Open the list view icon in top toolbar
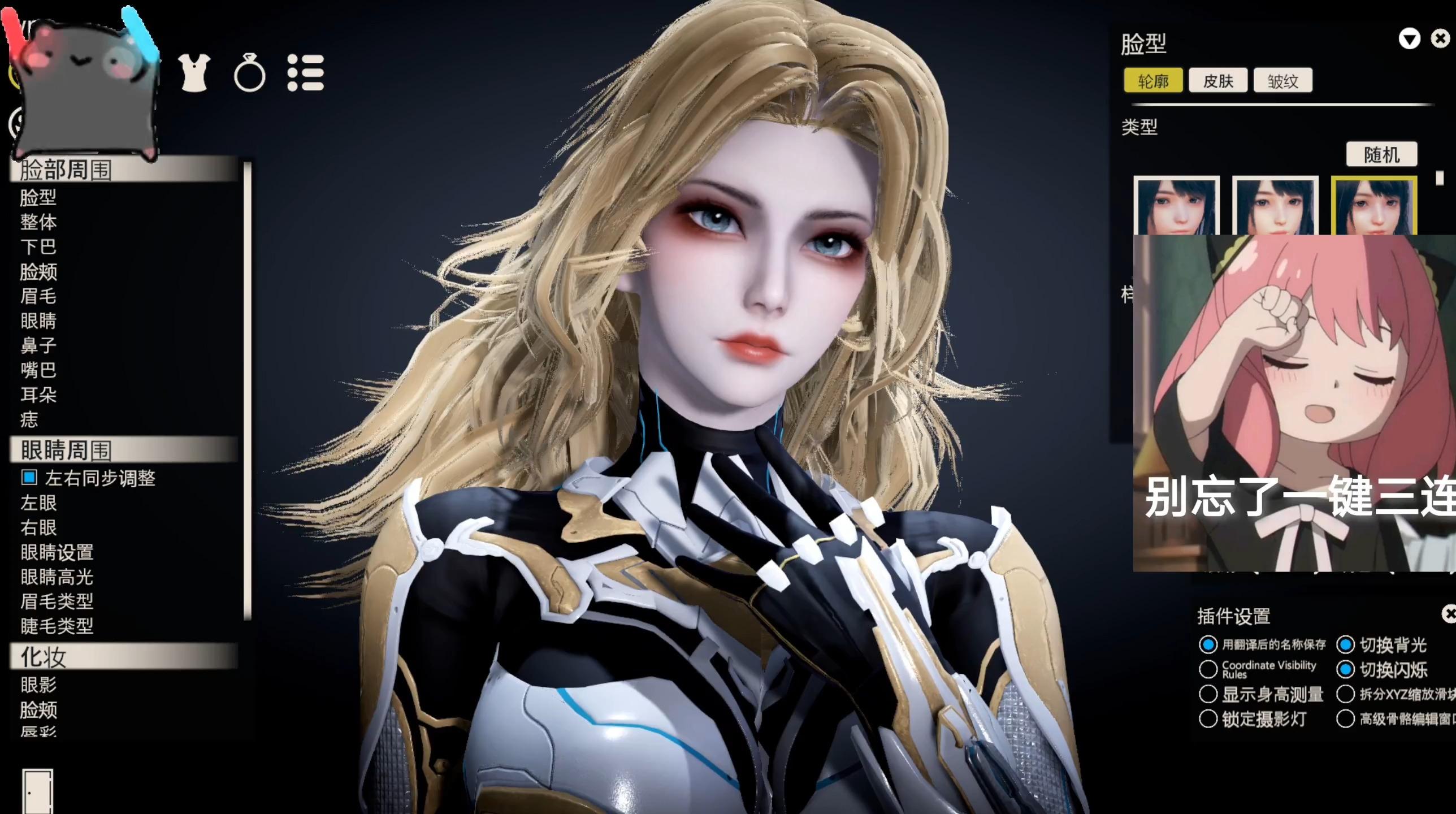The width and height of the screenshot is (1456, 814). tap(306, 73)
